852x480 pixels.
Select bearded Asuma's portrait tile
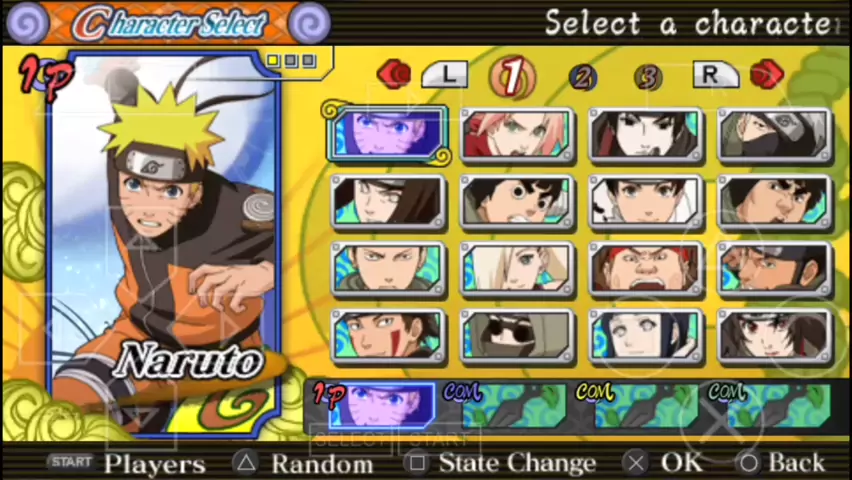775,270
